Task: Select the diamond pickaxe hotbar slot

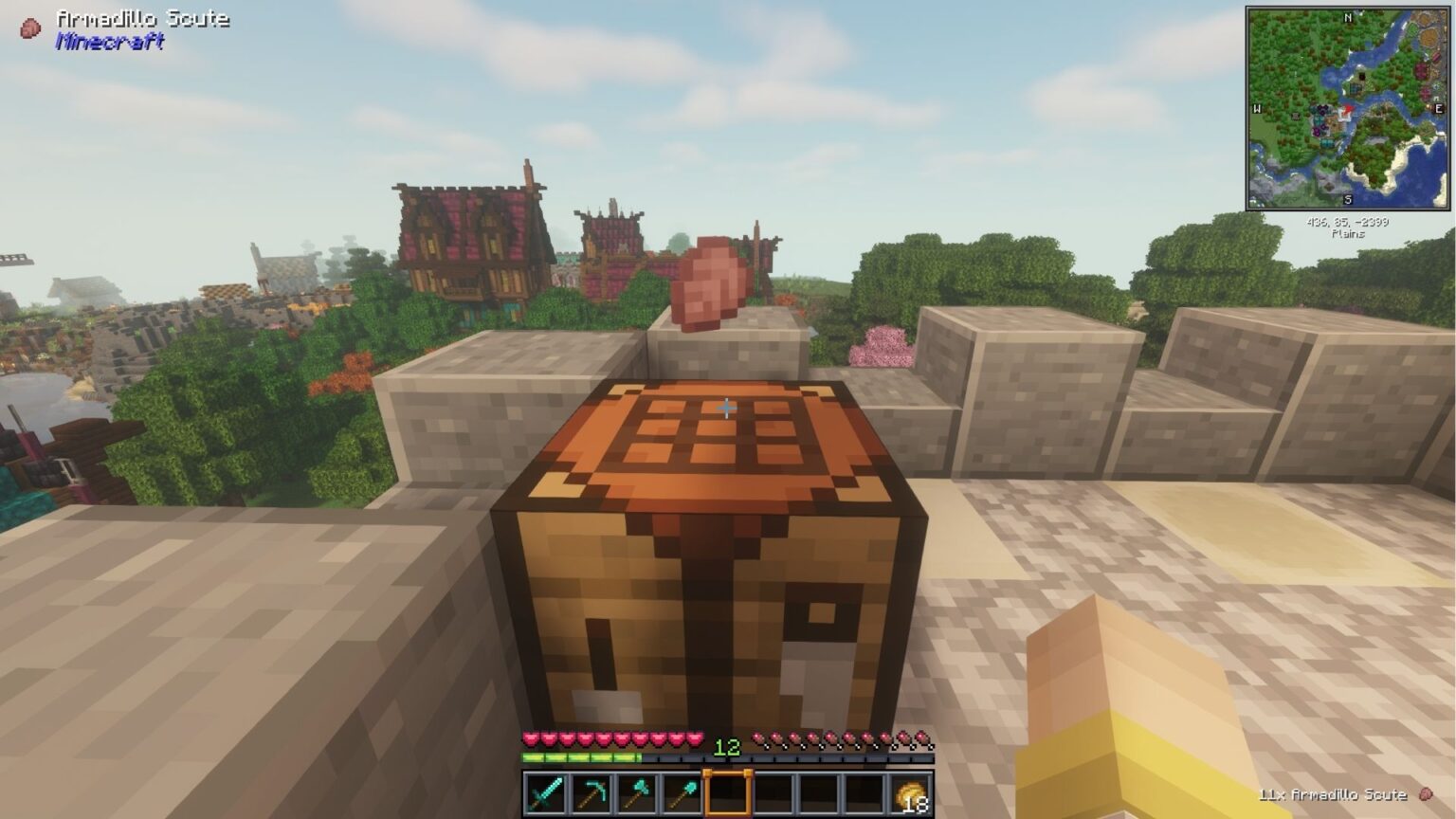Action: 591,792
